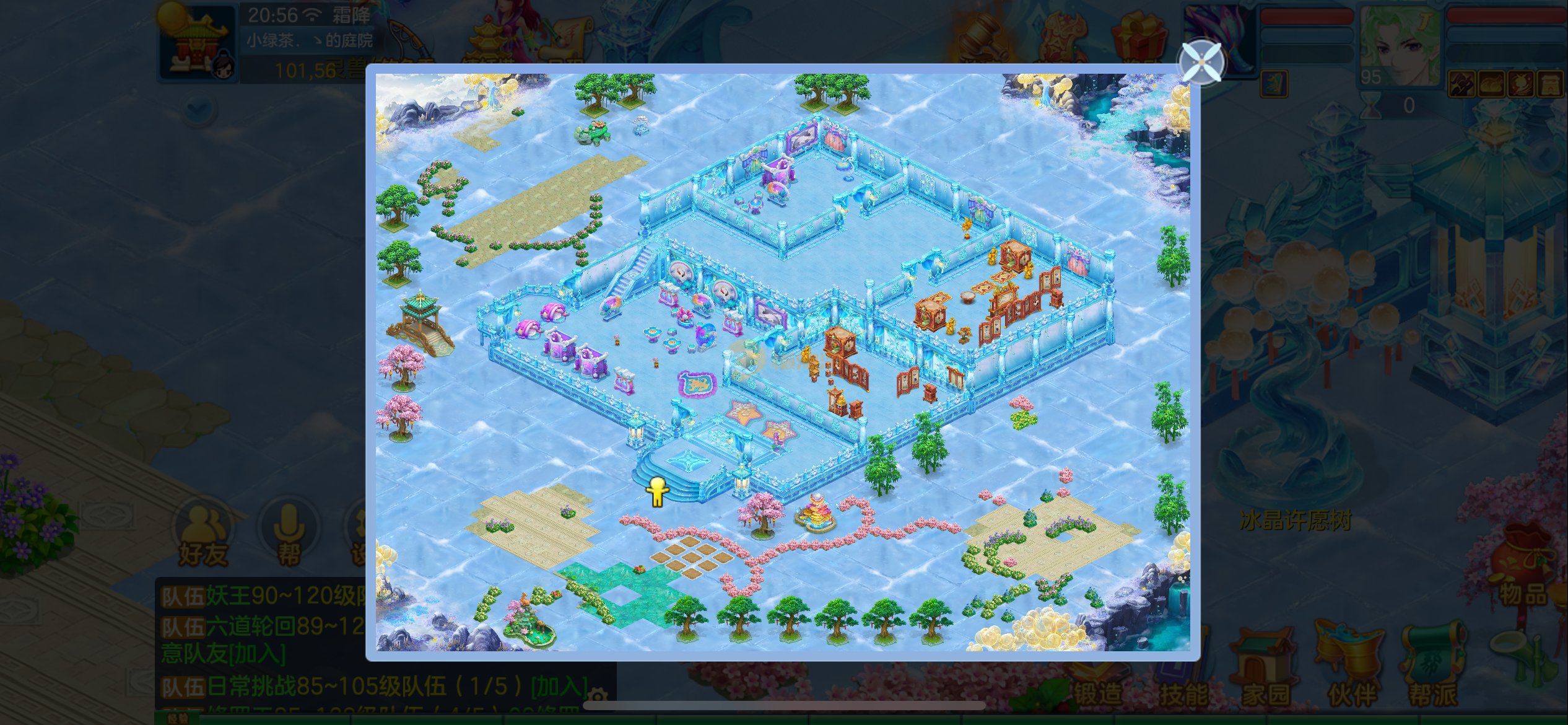Open the 好友 friends panel
This screenshot has height=725, width=1568.
point(203,534)
